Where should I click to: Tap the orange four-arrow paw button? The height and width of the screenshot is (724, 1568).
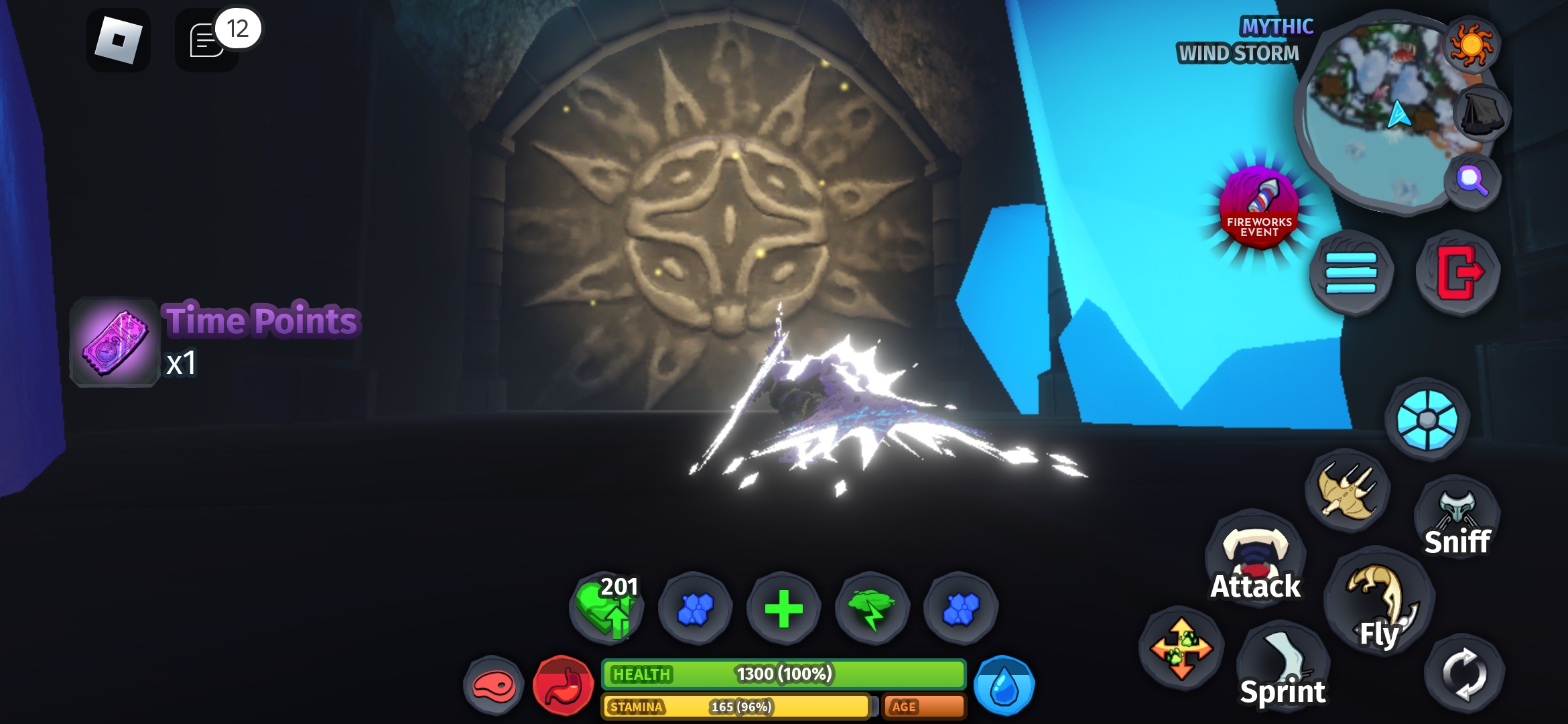pyautogui.click(x=1181, y=648)
